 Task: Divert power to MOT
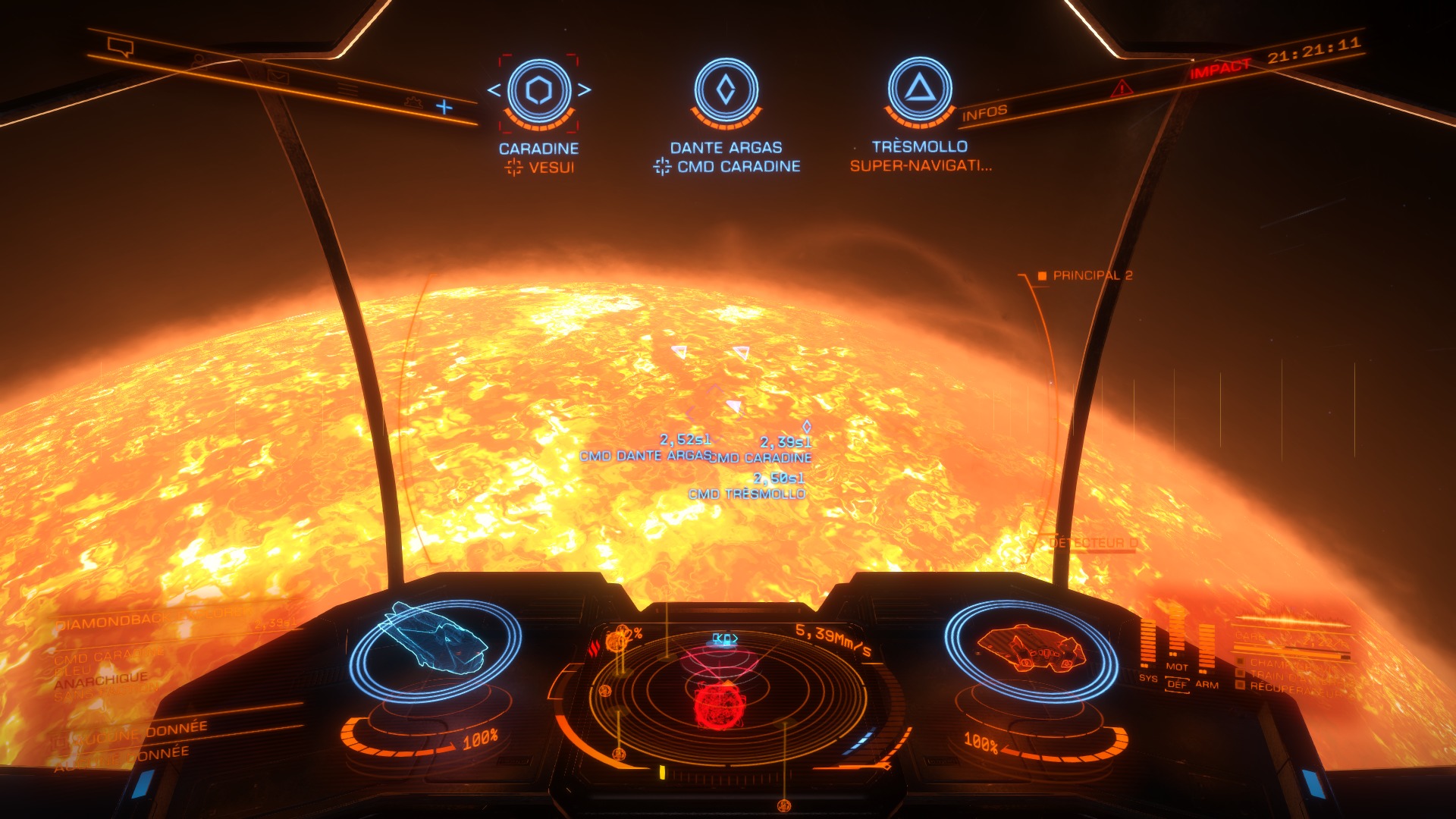pyautogui.click(x=1177, y=667)
